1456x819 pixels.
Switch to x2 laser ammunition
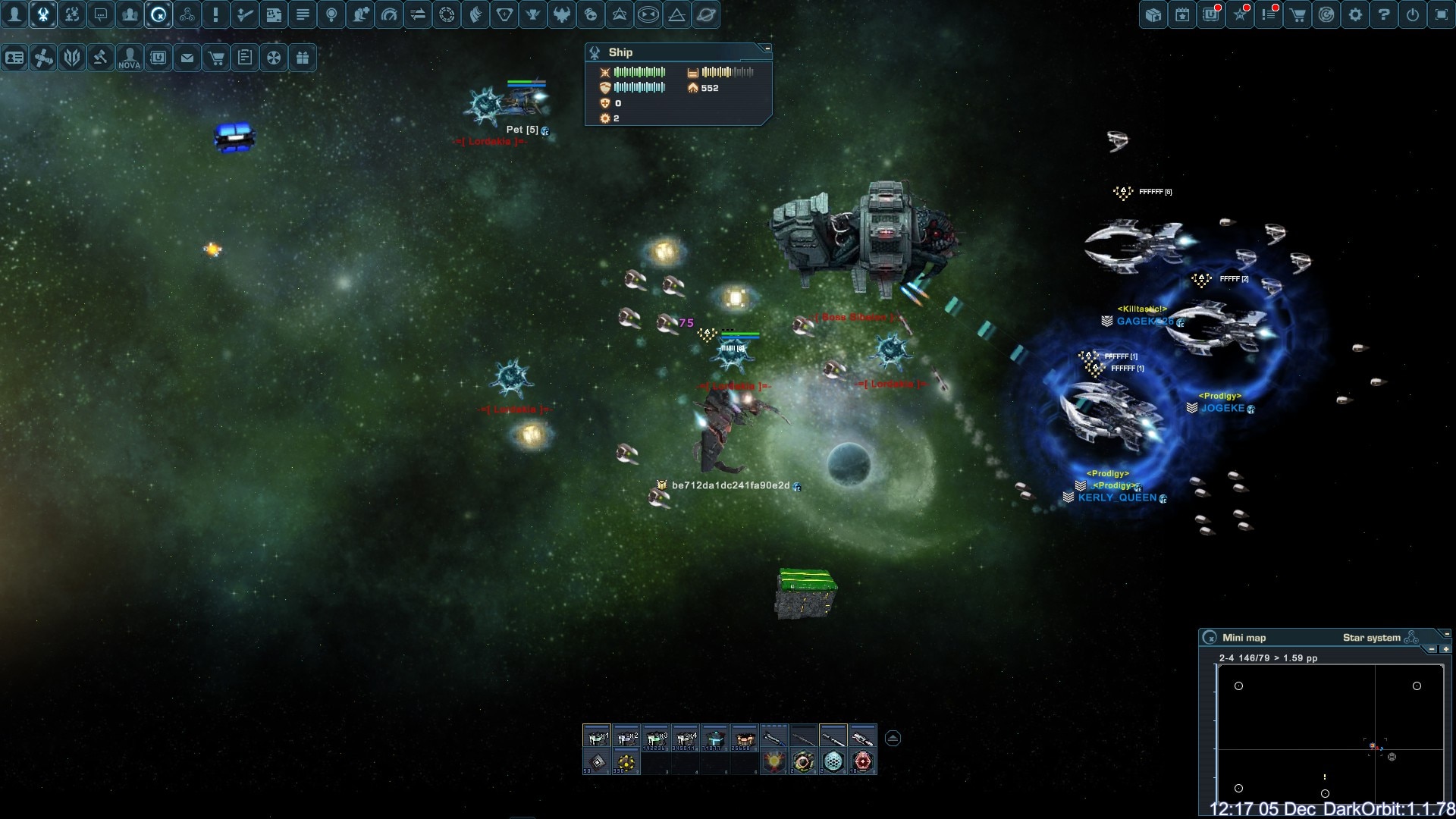pyautogui.click(x=626, y=737)
